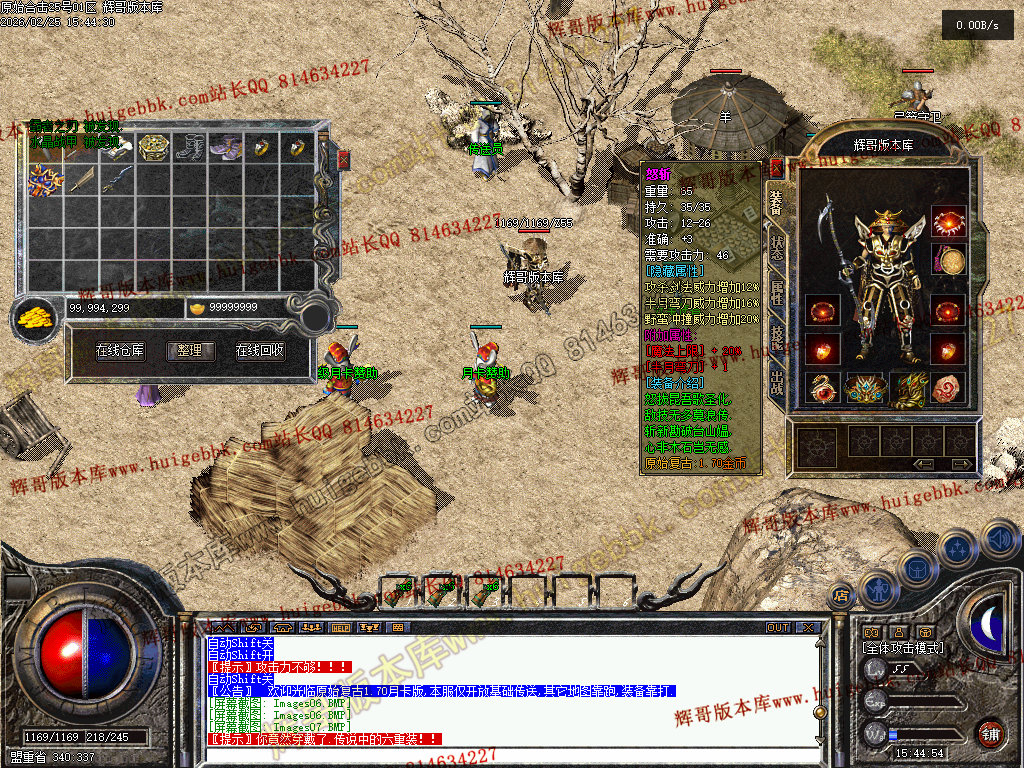Select the golden hexagonal box item

[152, 148]
